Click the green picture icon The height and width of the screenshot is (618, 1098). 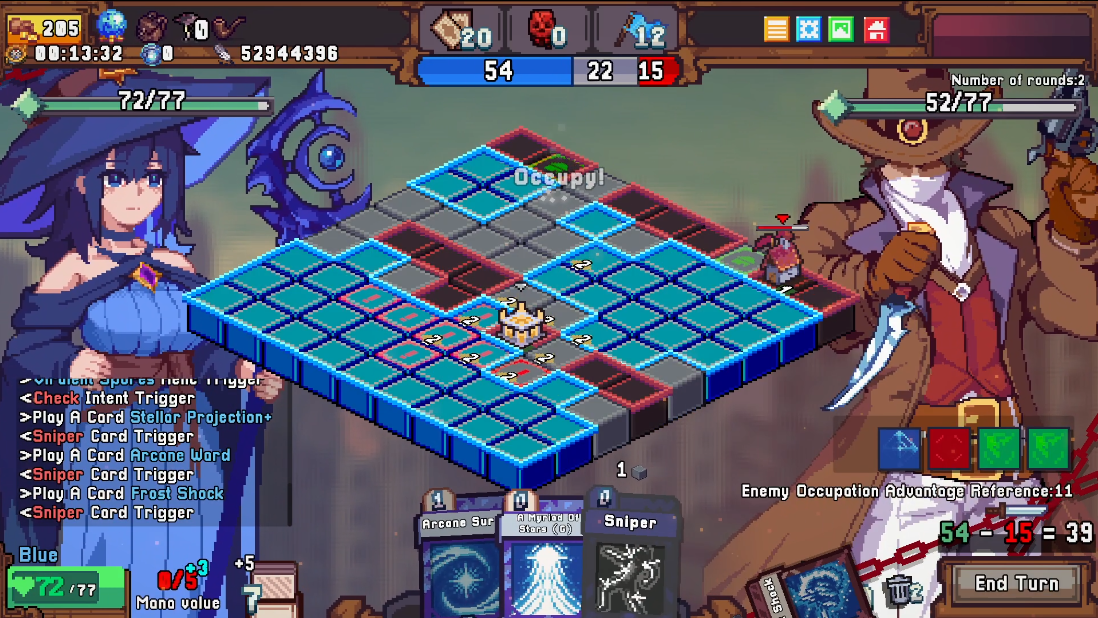841,28
